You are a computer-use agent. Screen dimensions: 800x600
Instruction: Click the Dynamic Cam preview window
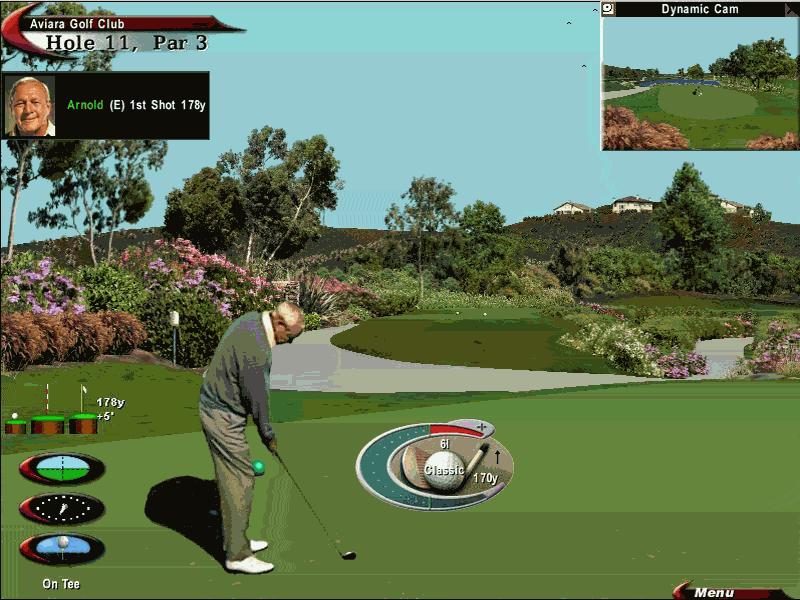click(x=700, y=83)
